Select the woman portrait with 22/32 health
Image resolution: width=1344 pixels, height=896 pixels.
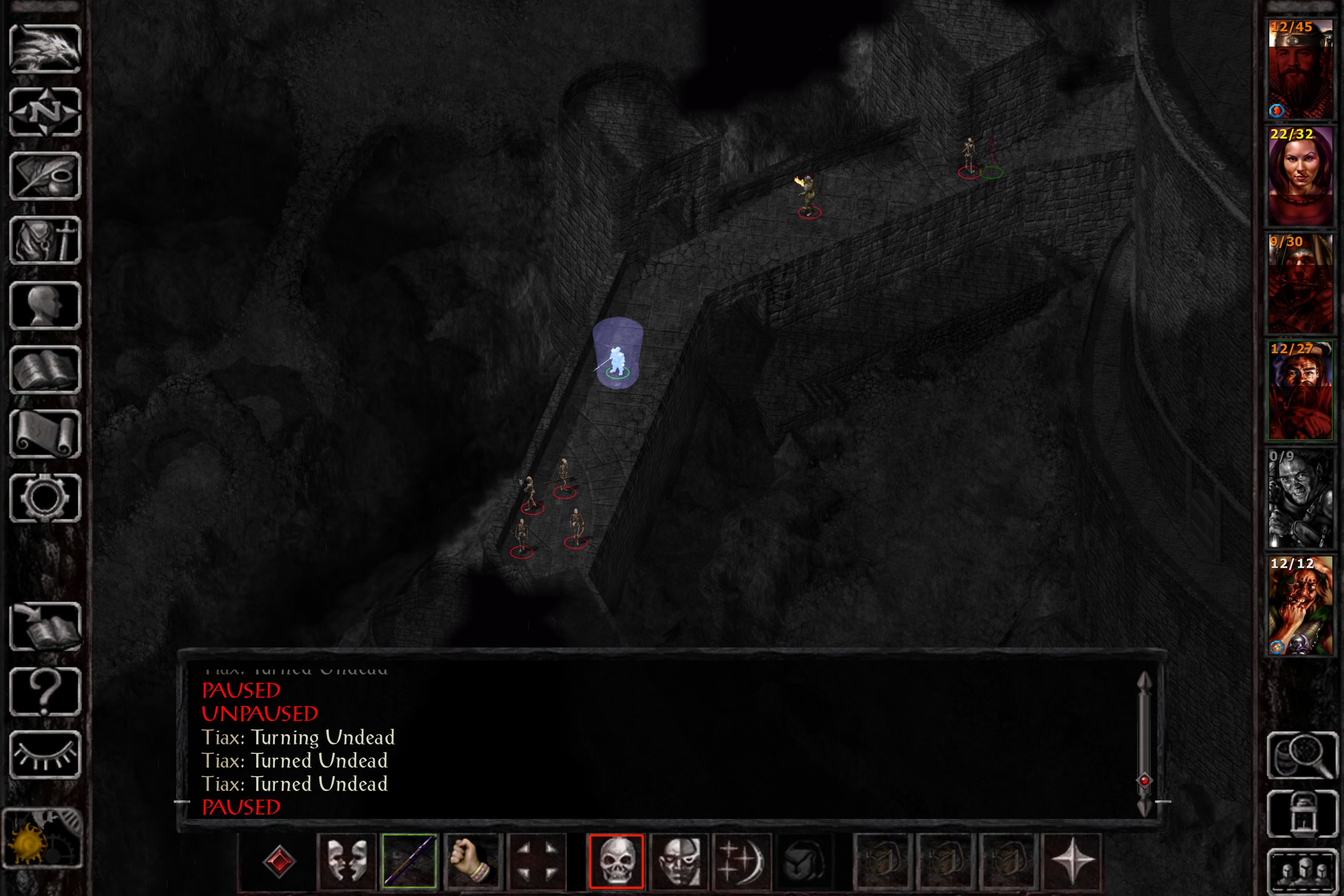point(1300,176)
